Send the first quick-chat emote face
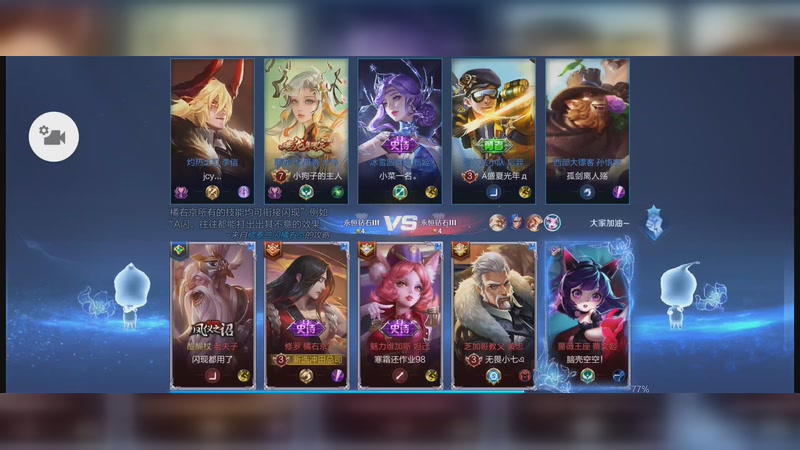The image size is (800, 450). [497, 222]
